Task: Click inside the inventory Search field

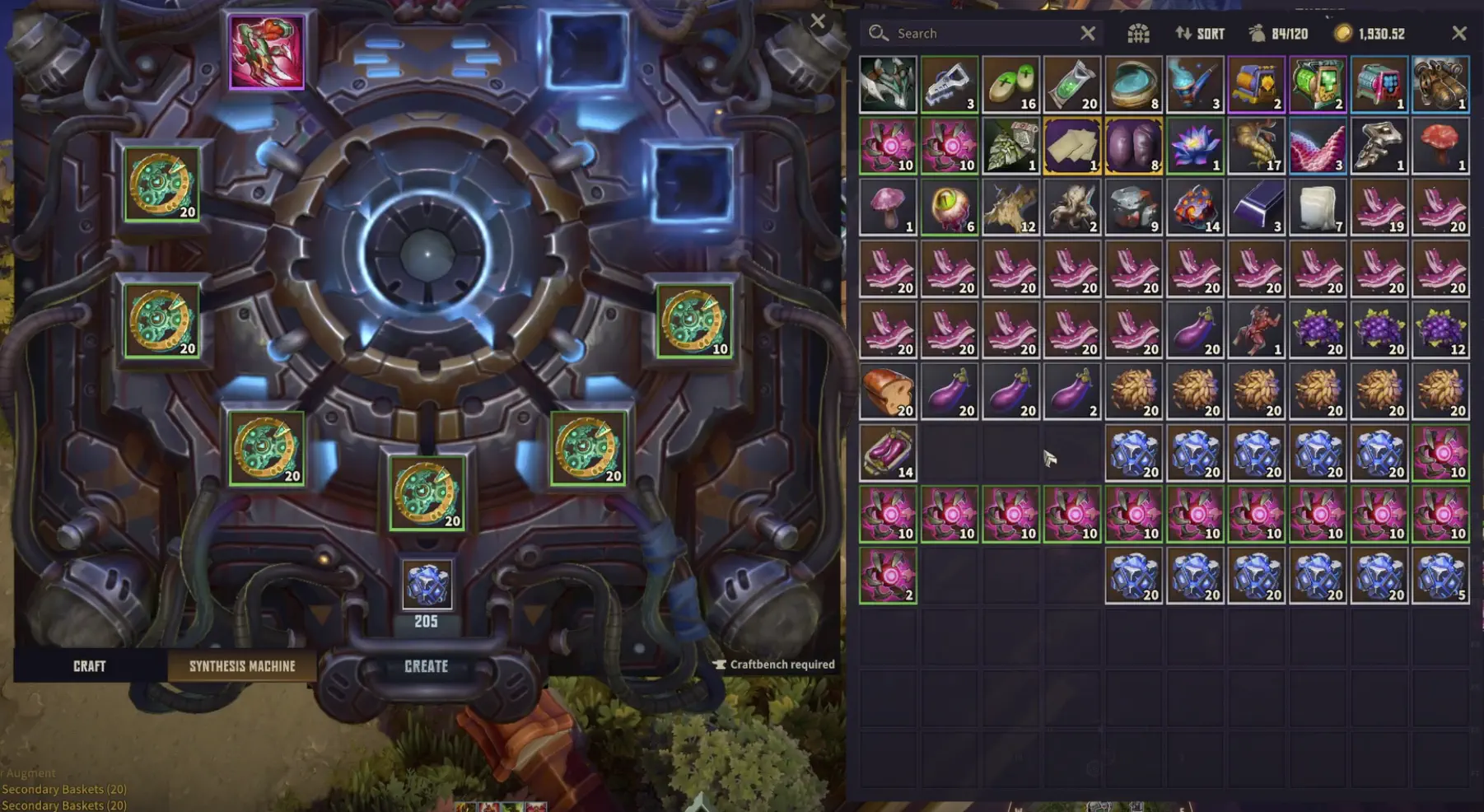Action: tap(972, 33)
